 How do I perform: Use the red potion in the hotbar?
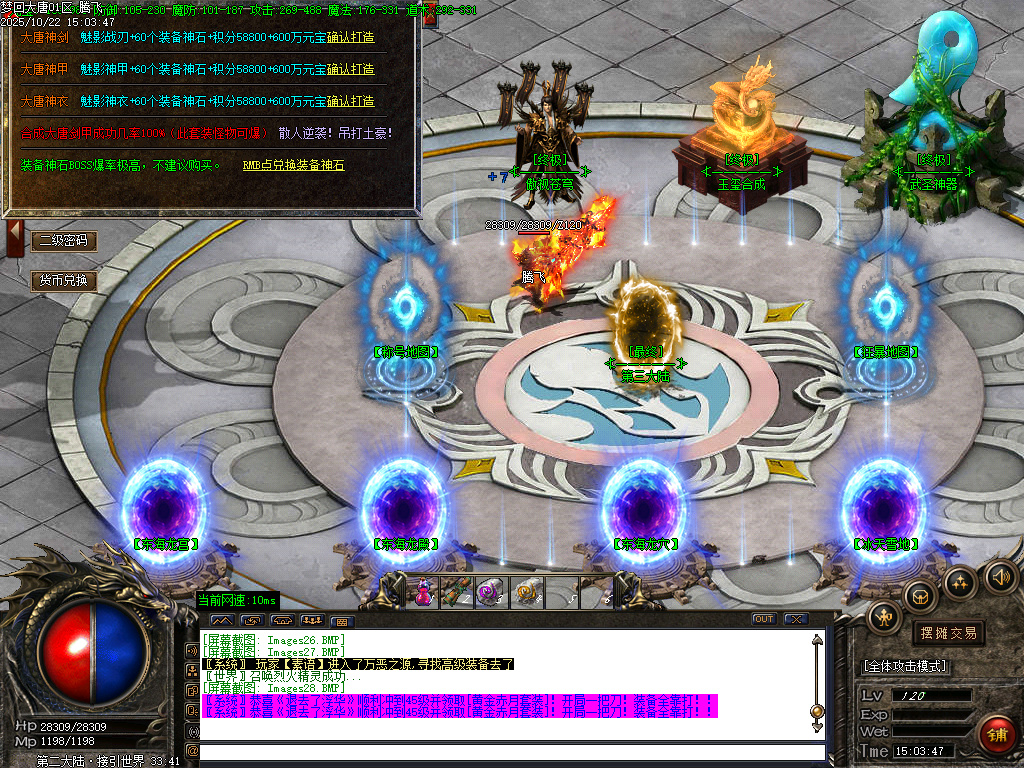coord(423,592)
